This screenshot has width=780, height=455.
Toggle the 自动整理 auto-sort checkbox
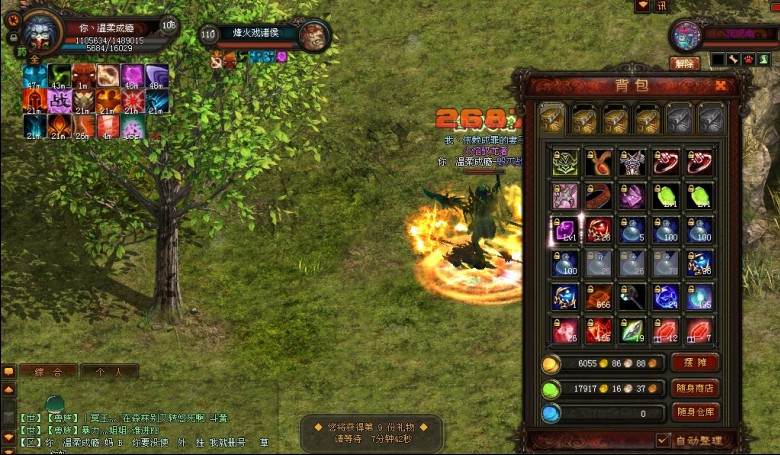(x=664, y=440)
